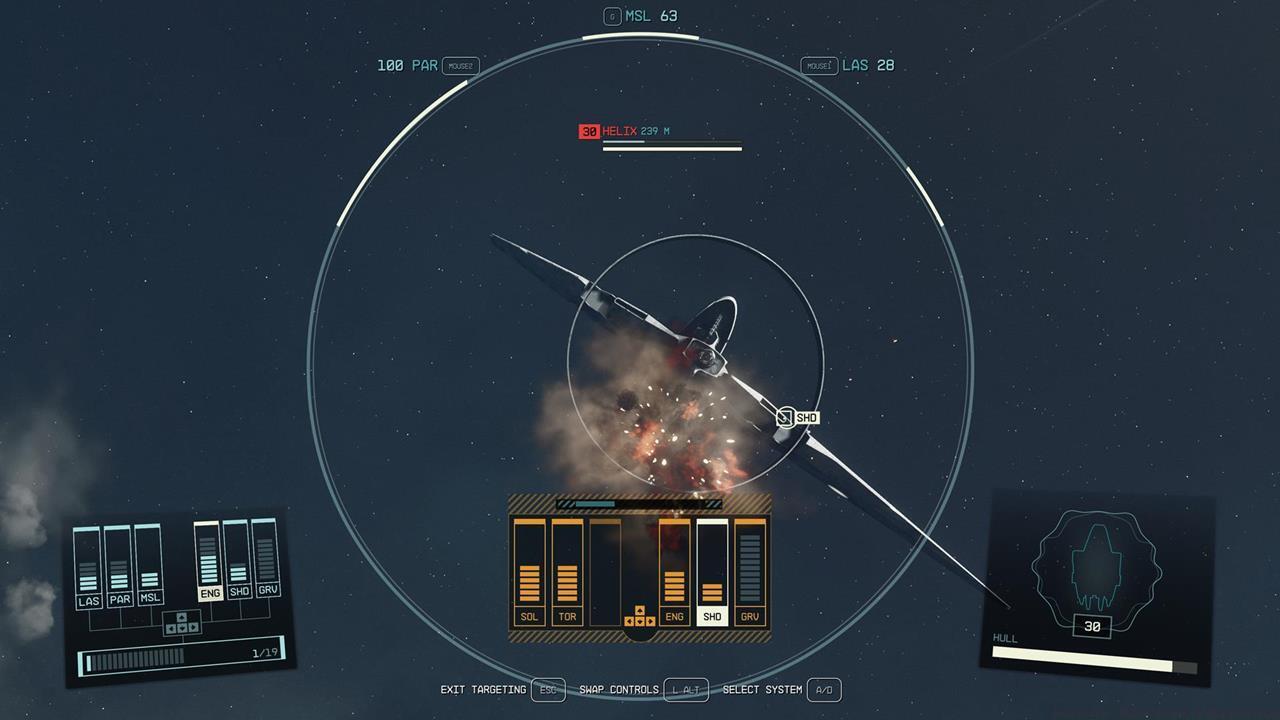Click the EXIT TARGETING option
The height and width of the screenshot is (720, 1280).
pos(484,690)
